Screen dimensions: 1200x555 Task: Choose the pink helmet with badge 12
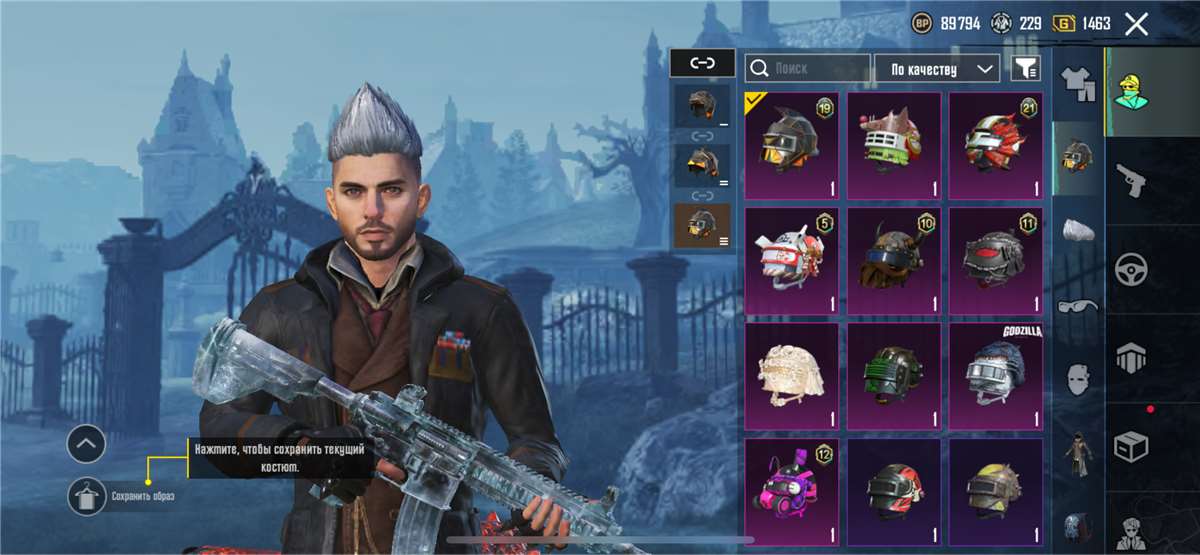792,490
